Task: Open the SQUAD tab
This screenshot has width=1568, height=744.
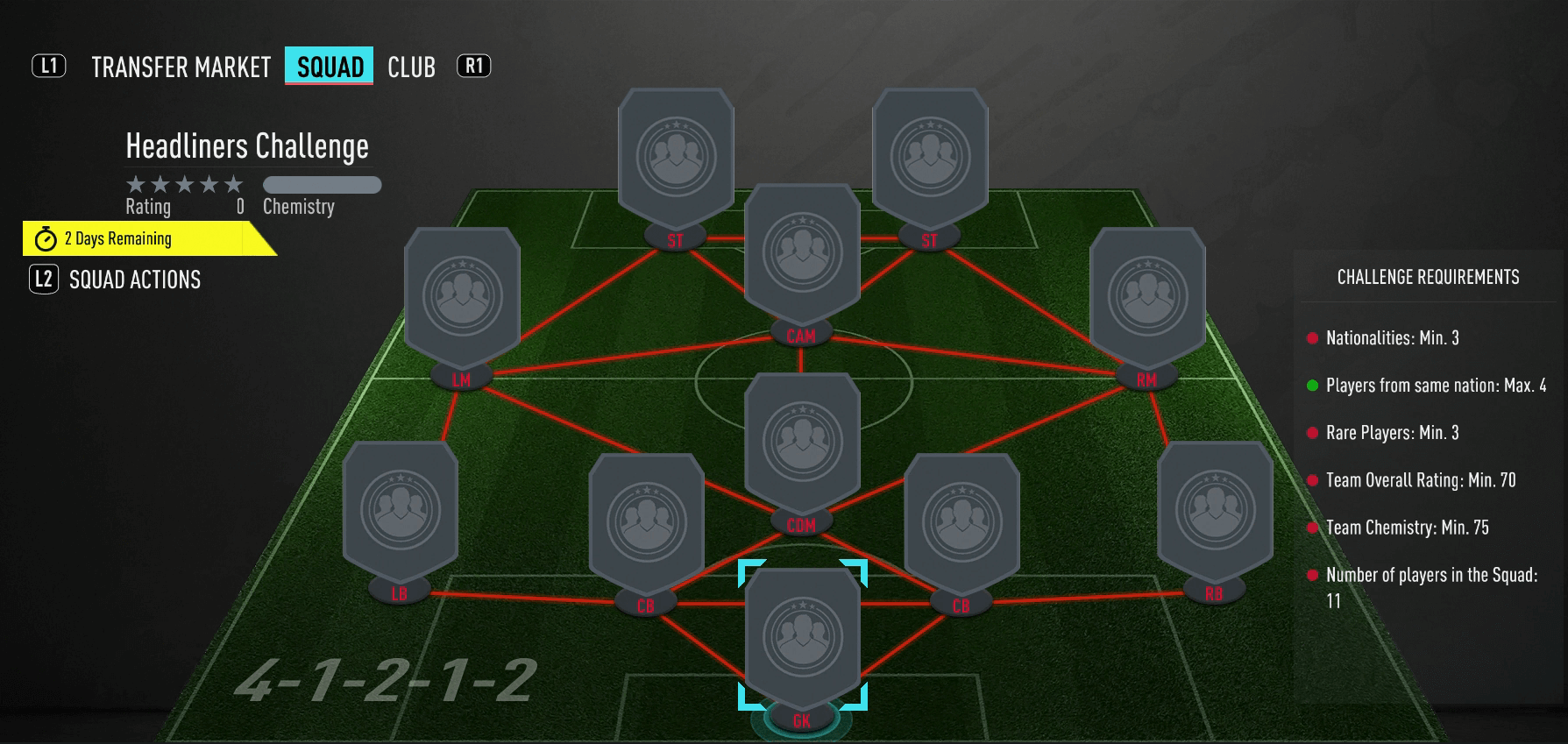Action: point(328,67)
